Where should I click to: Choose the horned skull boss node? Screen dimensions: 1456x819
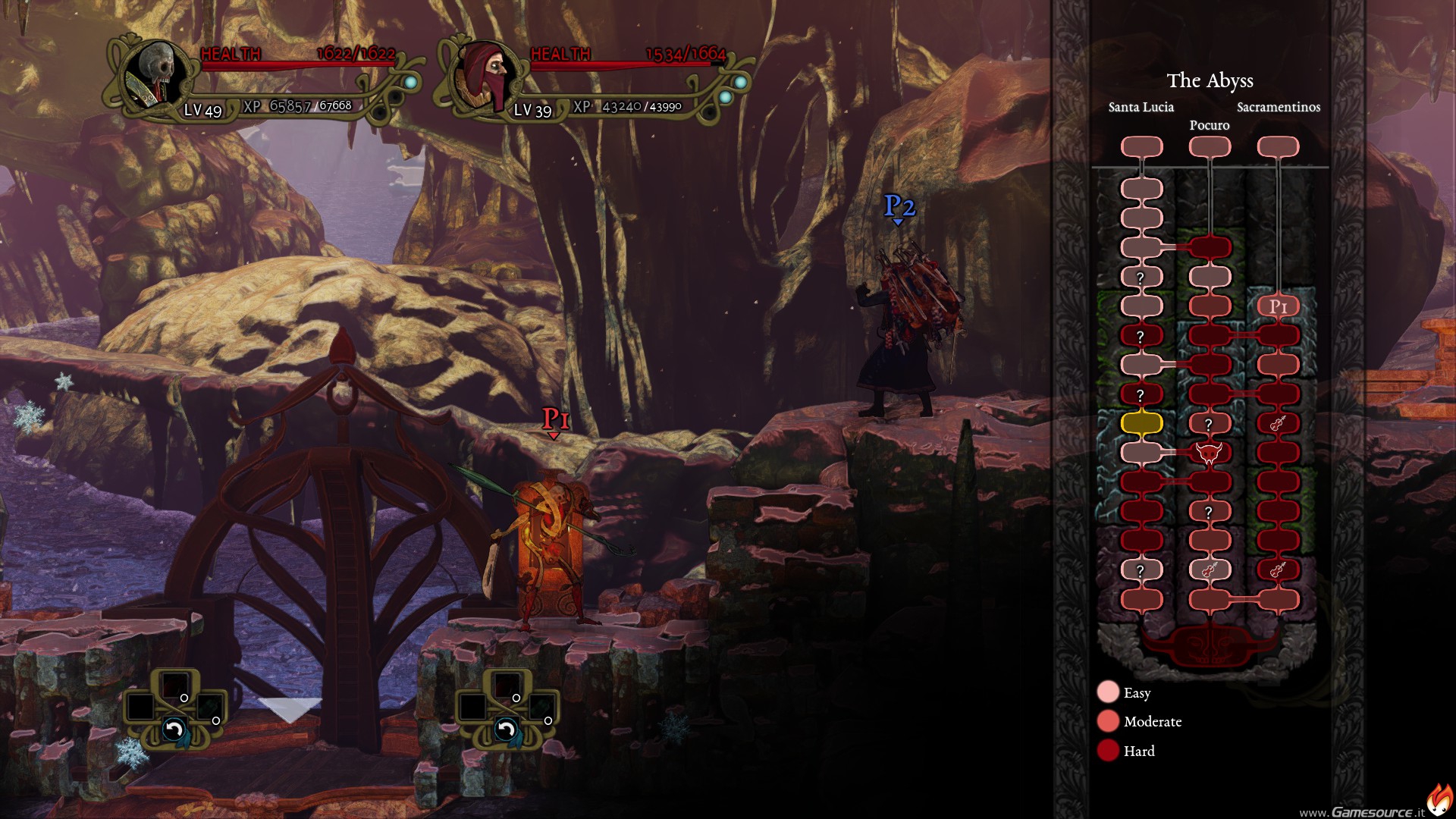tap(1209, 453)
